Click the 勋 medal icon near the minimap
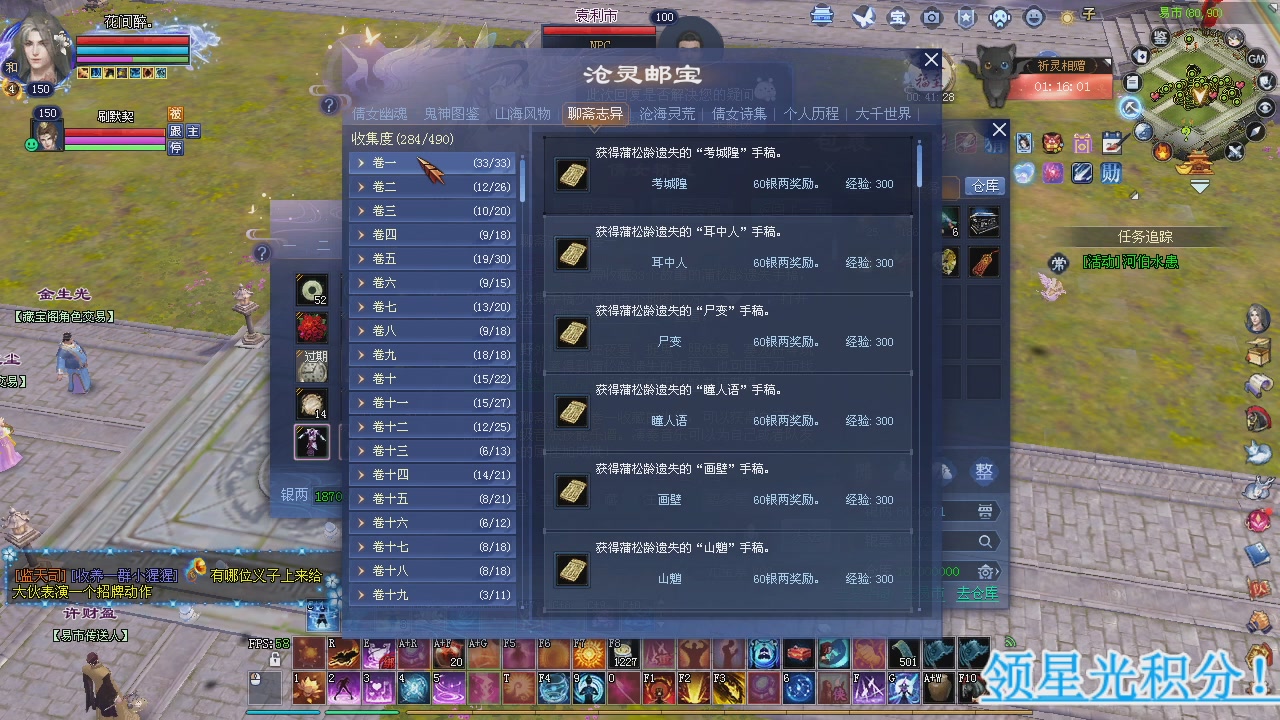The width and height of the screenshot is (1280, 720). [x=1111, y=173]
